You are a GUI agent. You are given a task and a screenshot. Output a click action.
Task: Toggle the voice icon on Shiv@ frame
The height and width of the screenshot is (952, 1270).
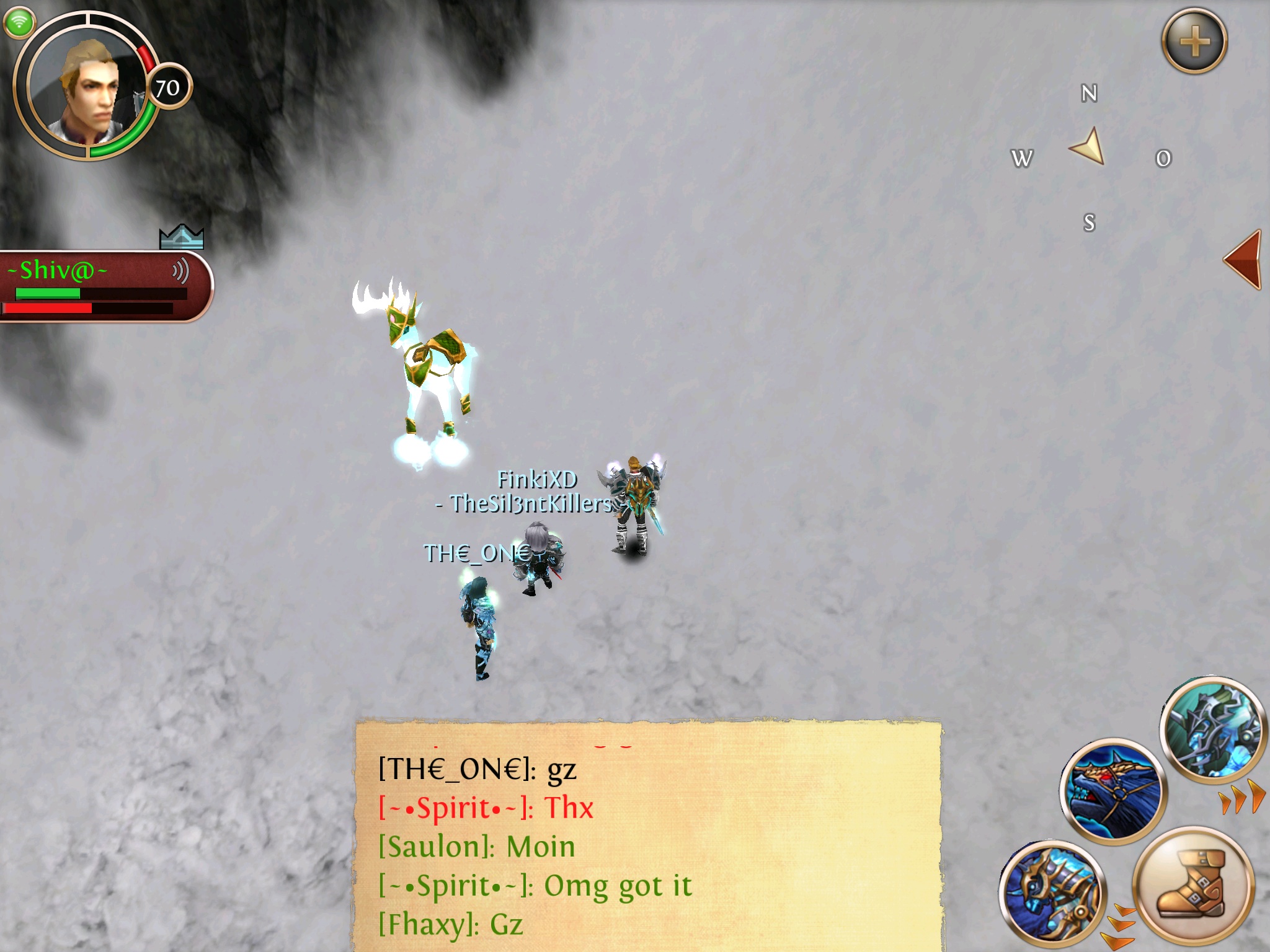180,271
